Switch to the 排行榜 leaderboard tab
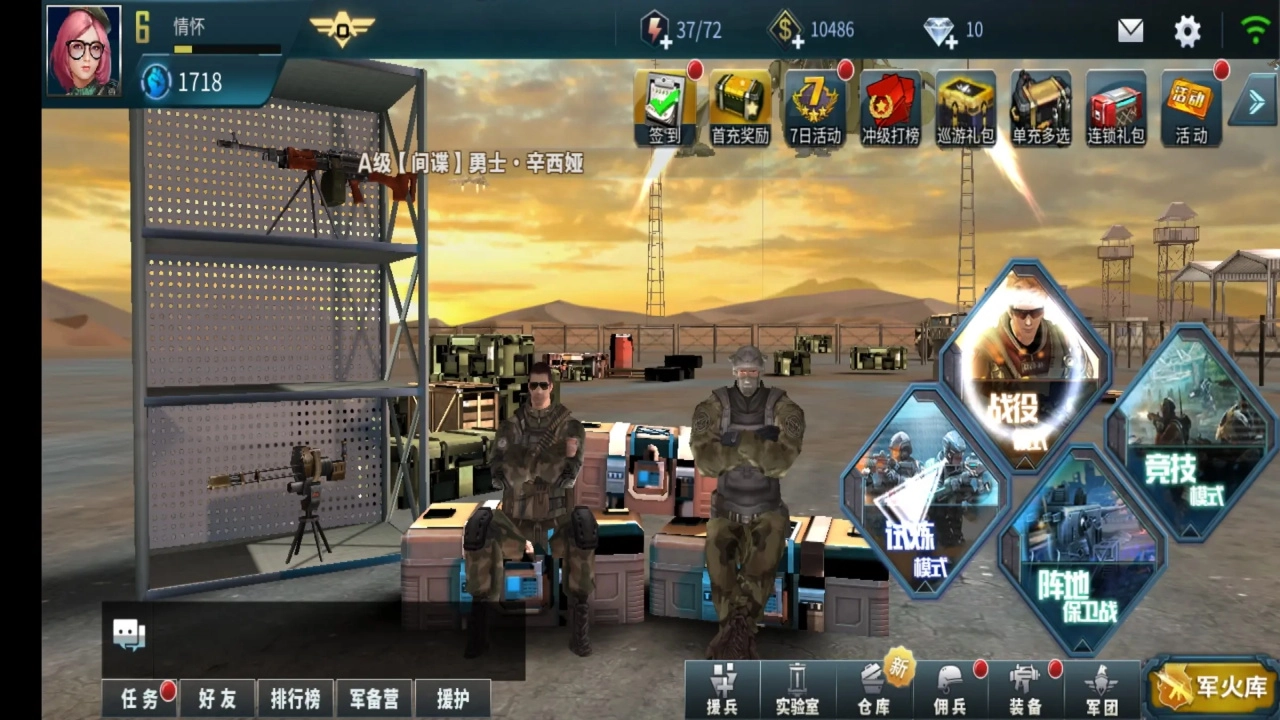The height and width of the screenshot is (720, 1280). pyautogui.click(x=295, y=700)
